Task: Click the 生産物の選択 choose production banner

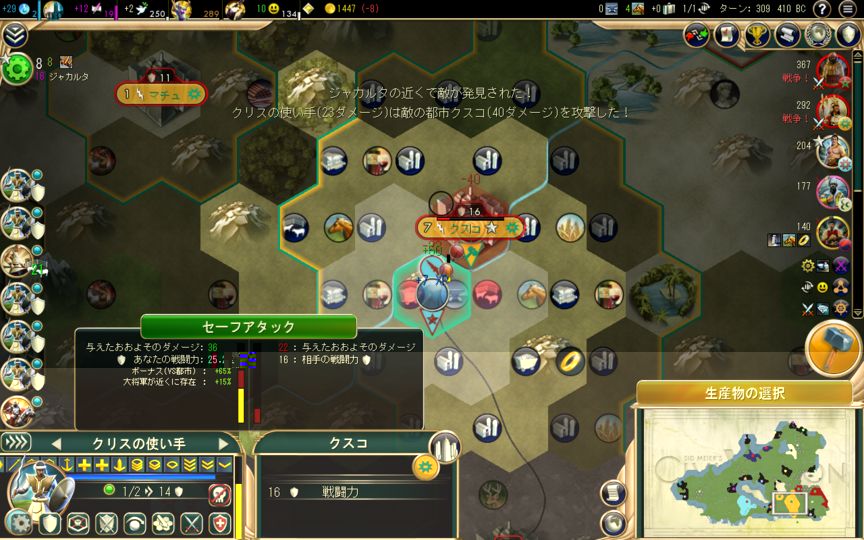Action: pos(744,391)
